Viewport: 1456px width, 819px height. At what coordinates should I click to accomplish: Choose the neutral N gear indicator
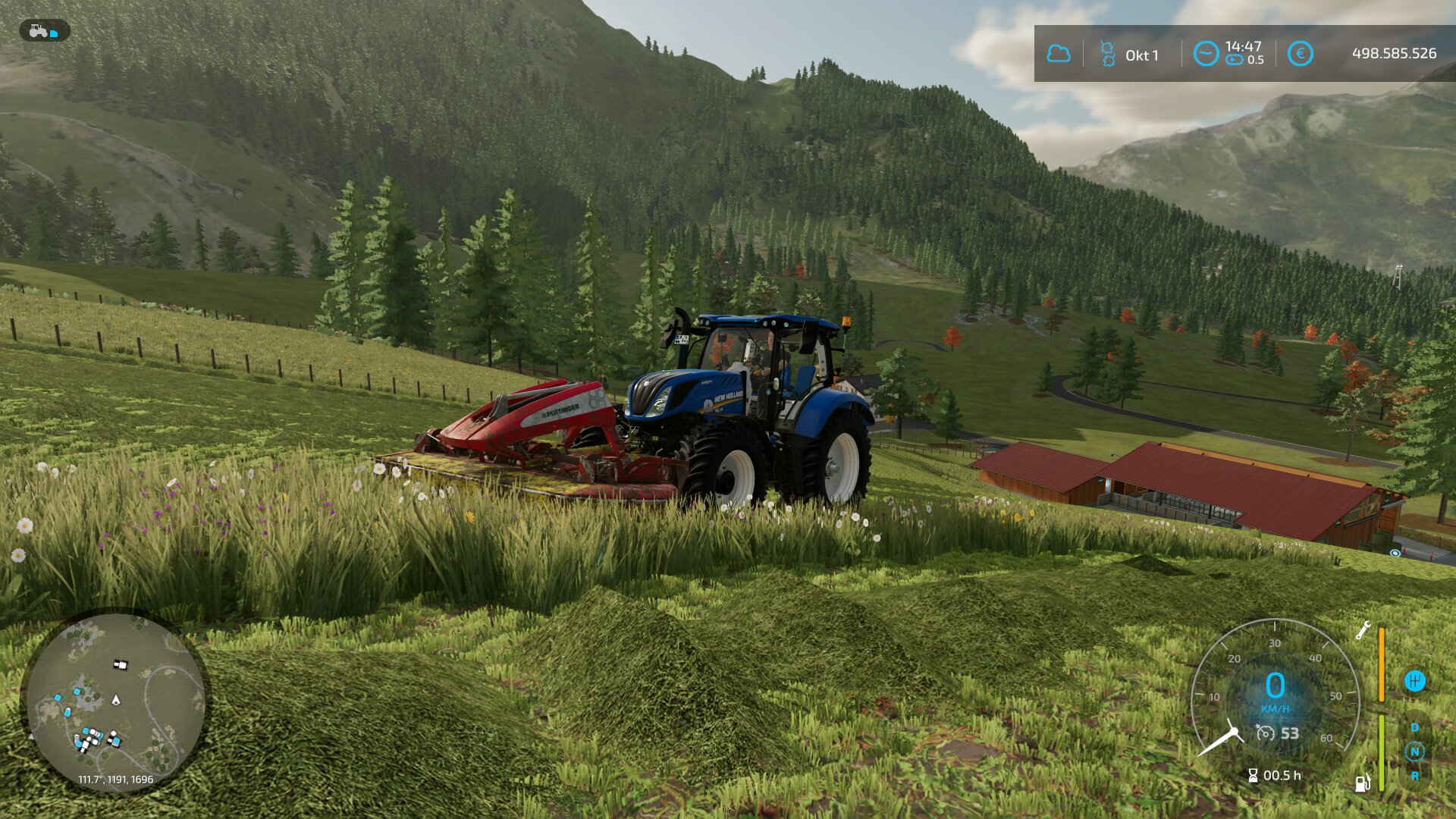(1414, 752)
